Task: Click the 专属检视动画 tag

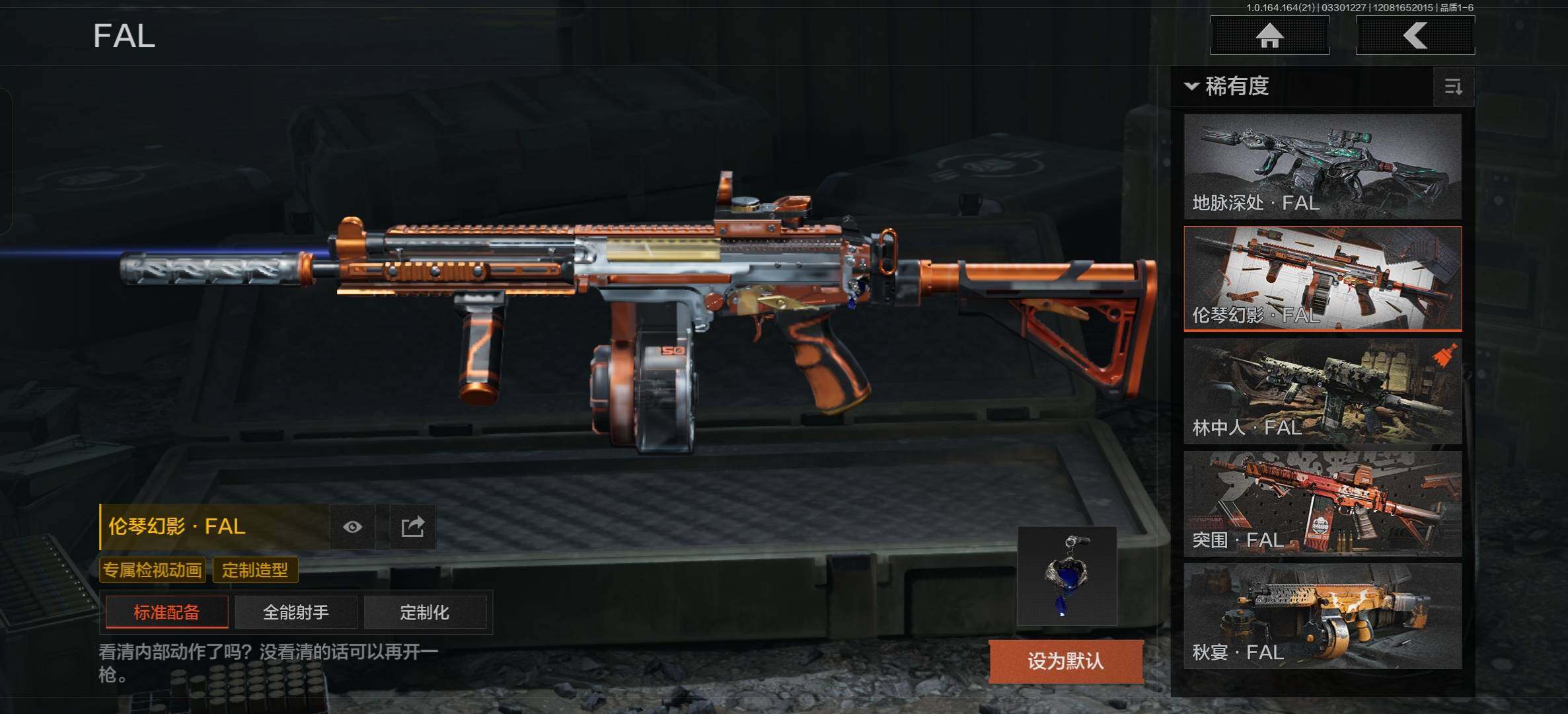Action: tap(152, 570)
